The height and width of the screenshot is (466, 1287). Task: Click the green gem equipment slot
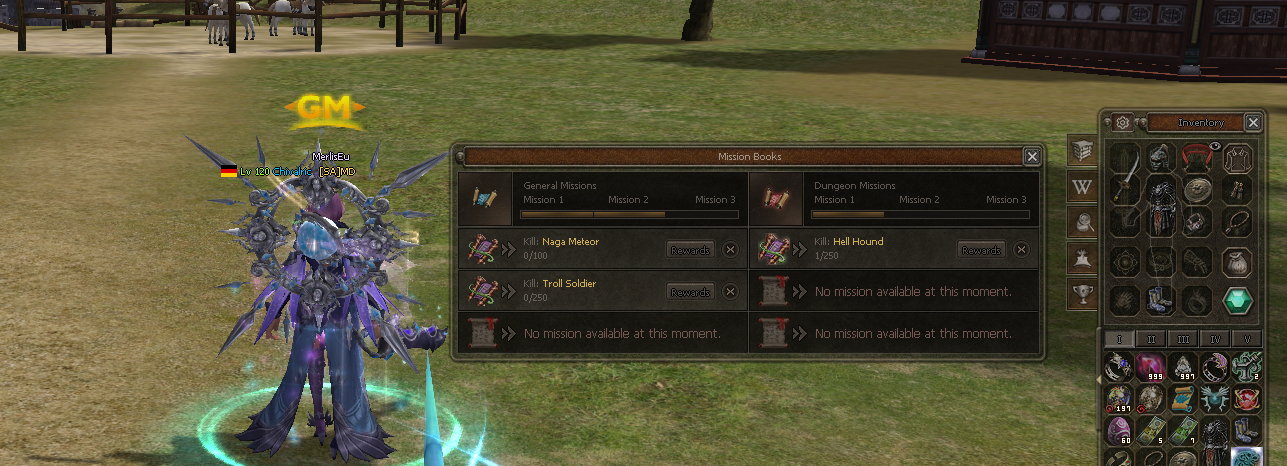(1238, 299)
